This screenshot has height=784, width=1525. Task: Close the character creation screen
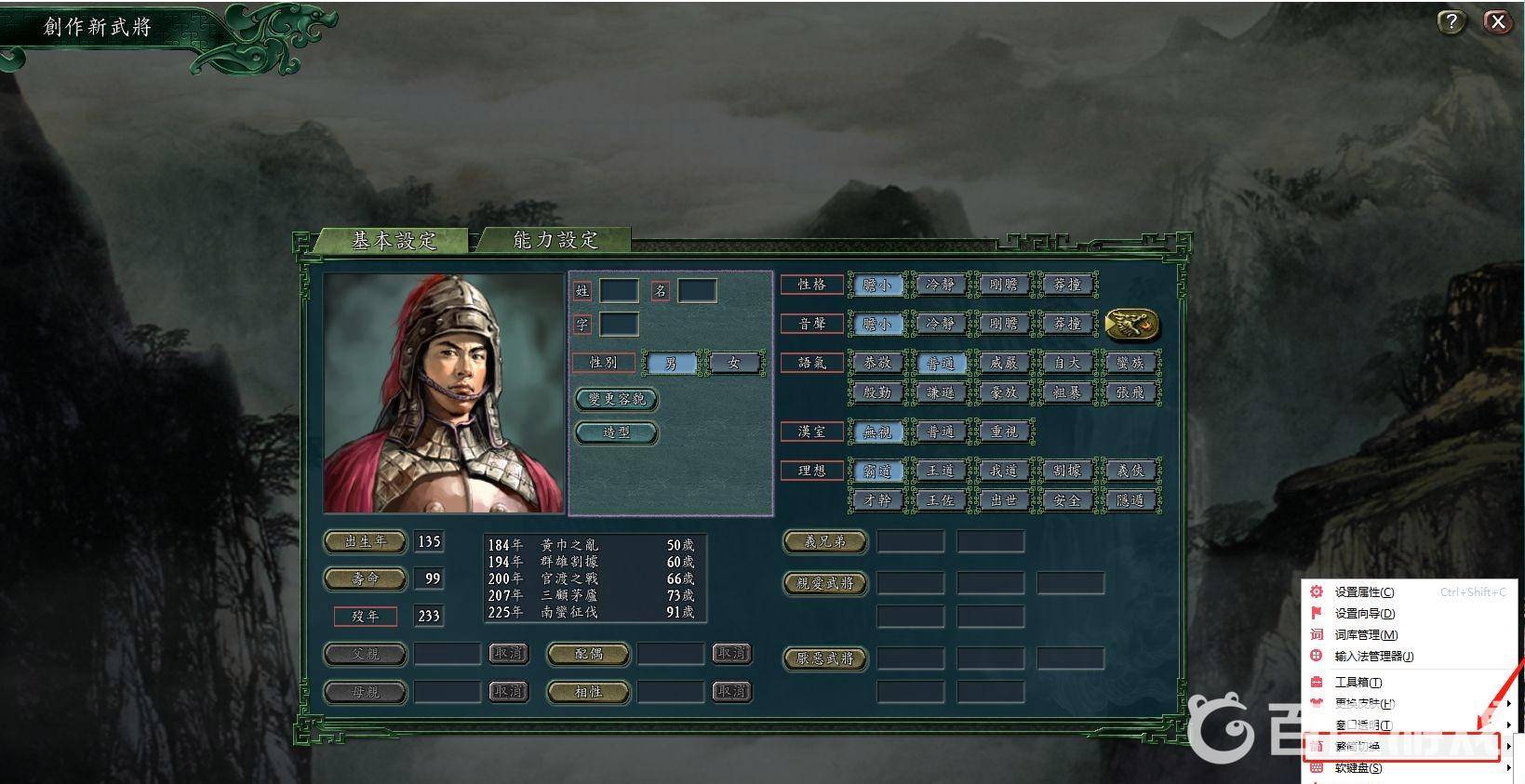point(1496,22)
